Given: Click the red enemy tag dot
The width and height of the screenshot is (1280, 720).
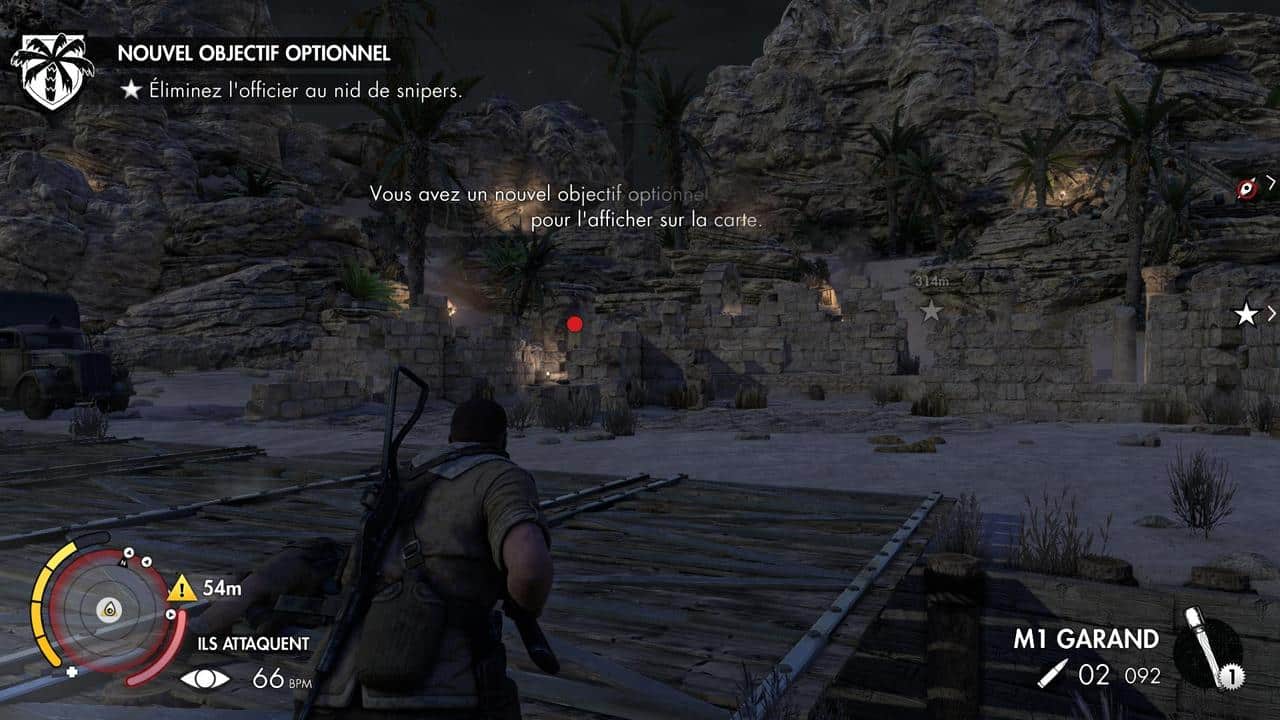Looking at the screenshot, I should pos(574,323).
